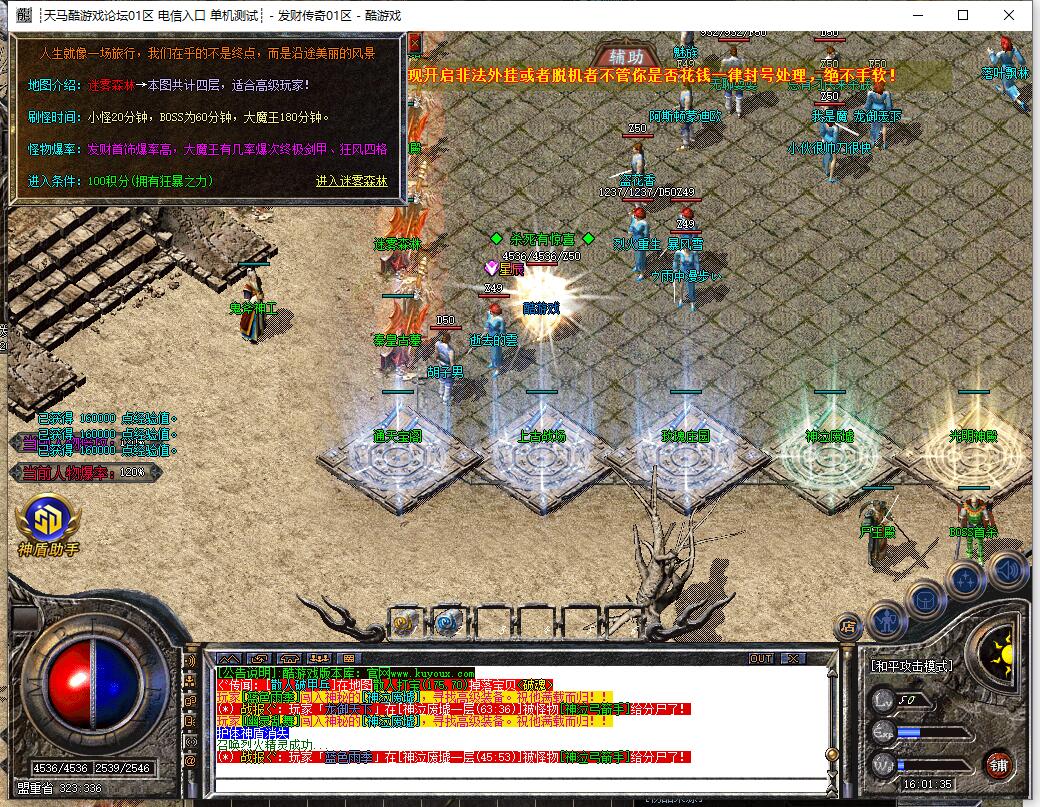Open the red 铺 stall button
The image size is (1040, 807).
click(997, 765)
